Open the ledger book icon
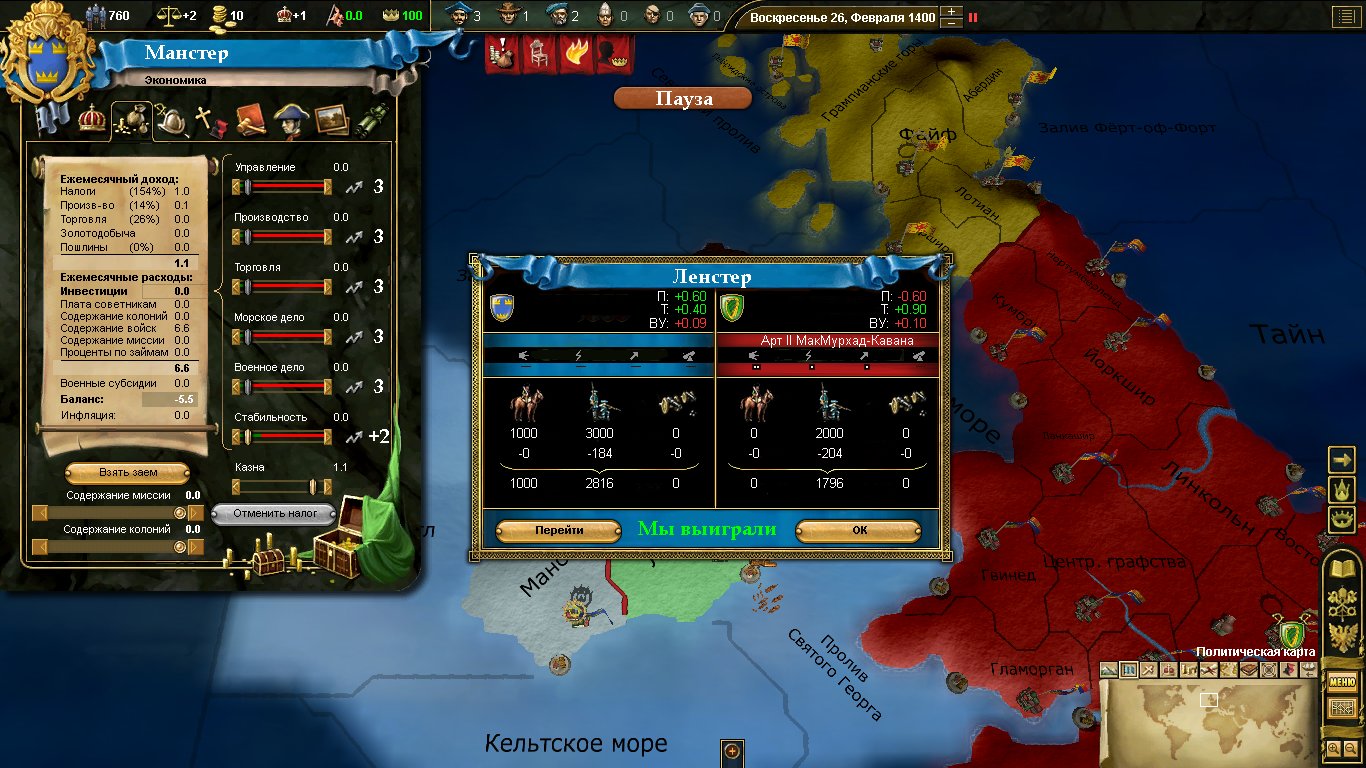1366x768 pixels. (1341, 708)
